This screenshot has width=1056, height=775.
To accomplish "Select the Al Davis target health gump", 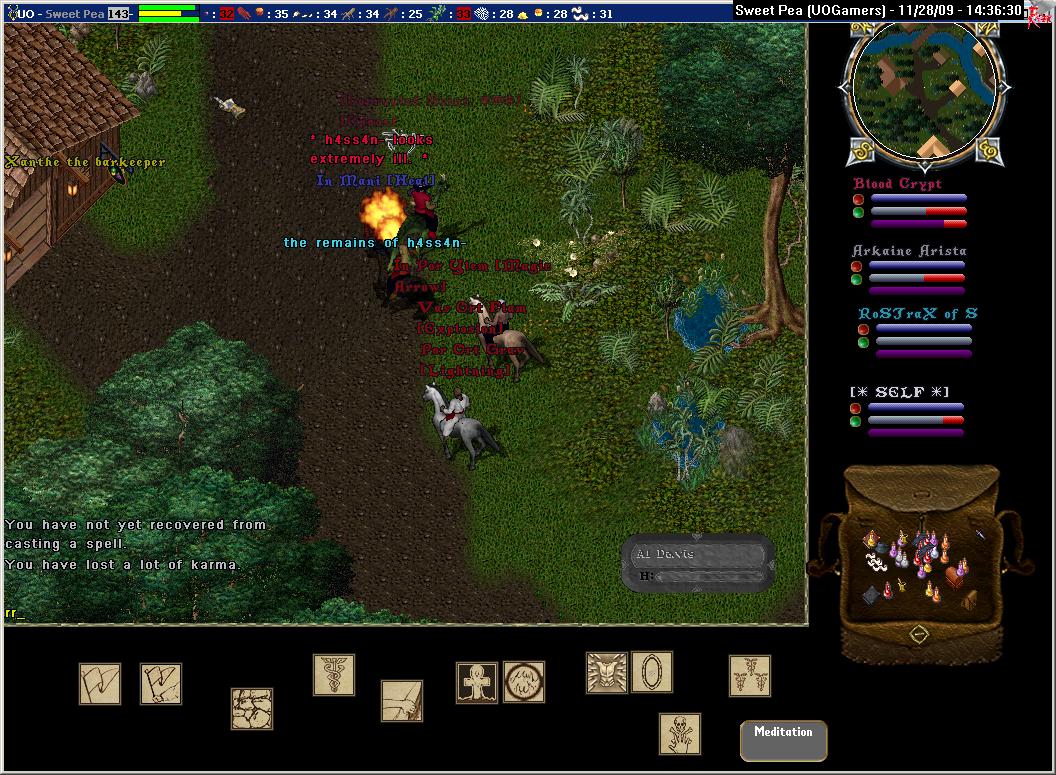I will click(698, 564).
